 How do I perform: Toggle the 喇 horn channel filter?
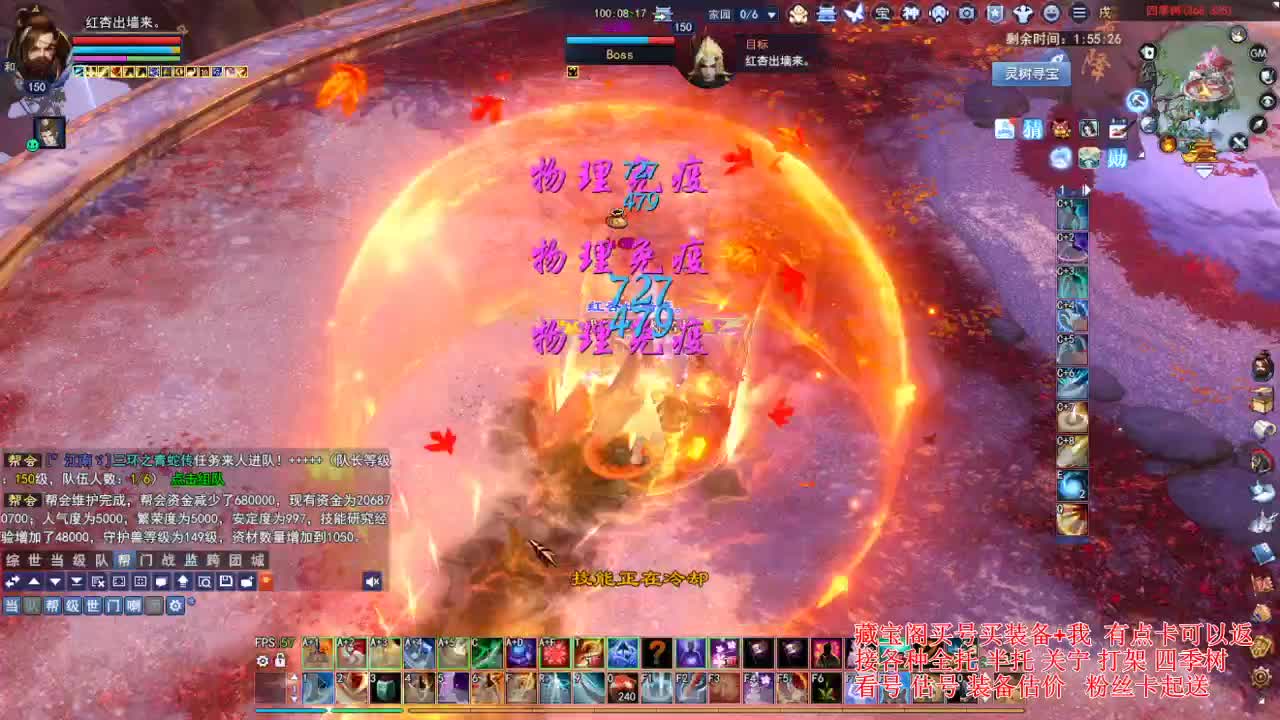click(133, 605)
